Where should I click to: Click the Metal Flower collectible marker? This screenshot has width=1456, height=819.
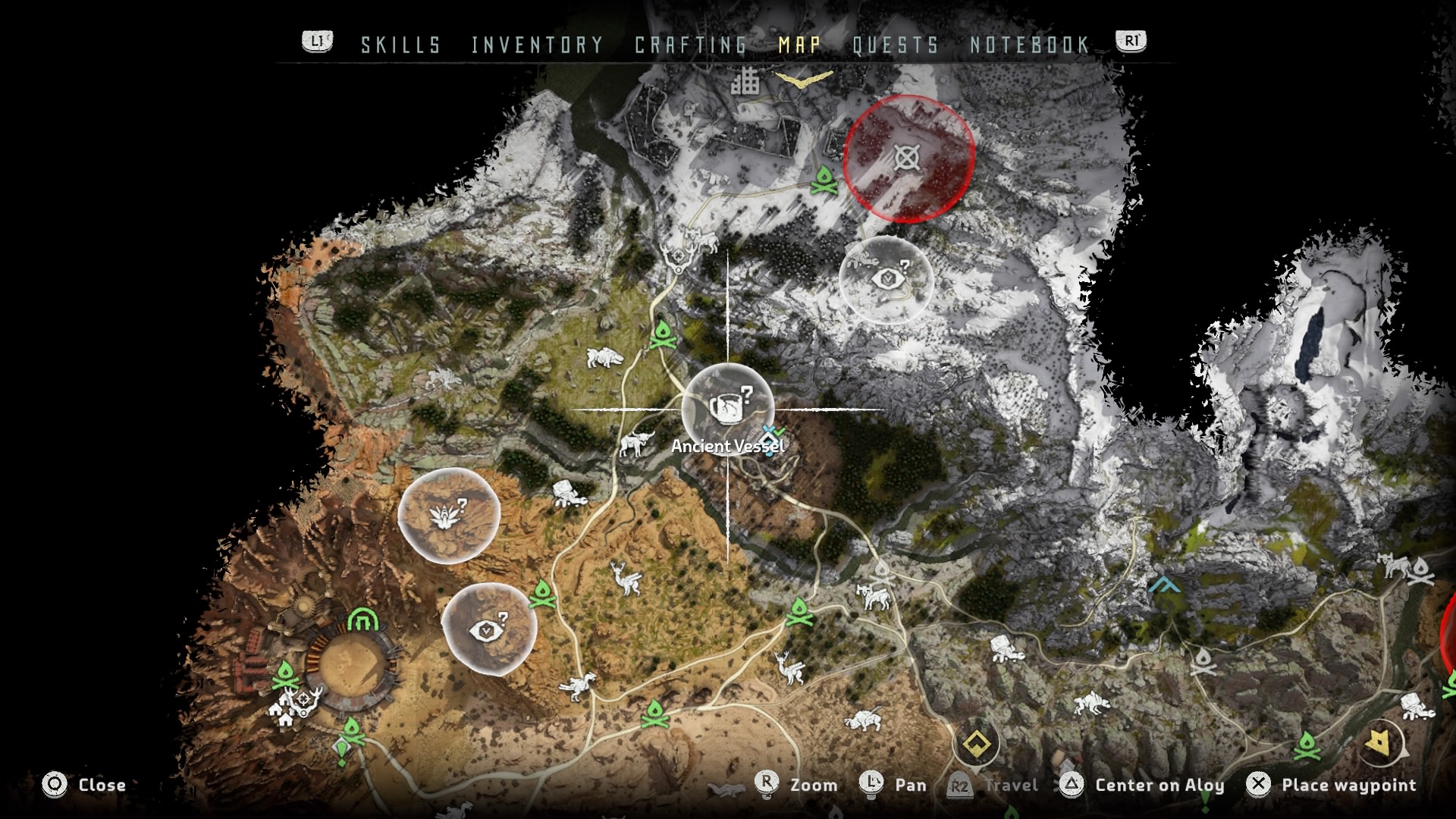click(449, 516)
